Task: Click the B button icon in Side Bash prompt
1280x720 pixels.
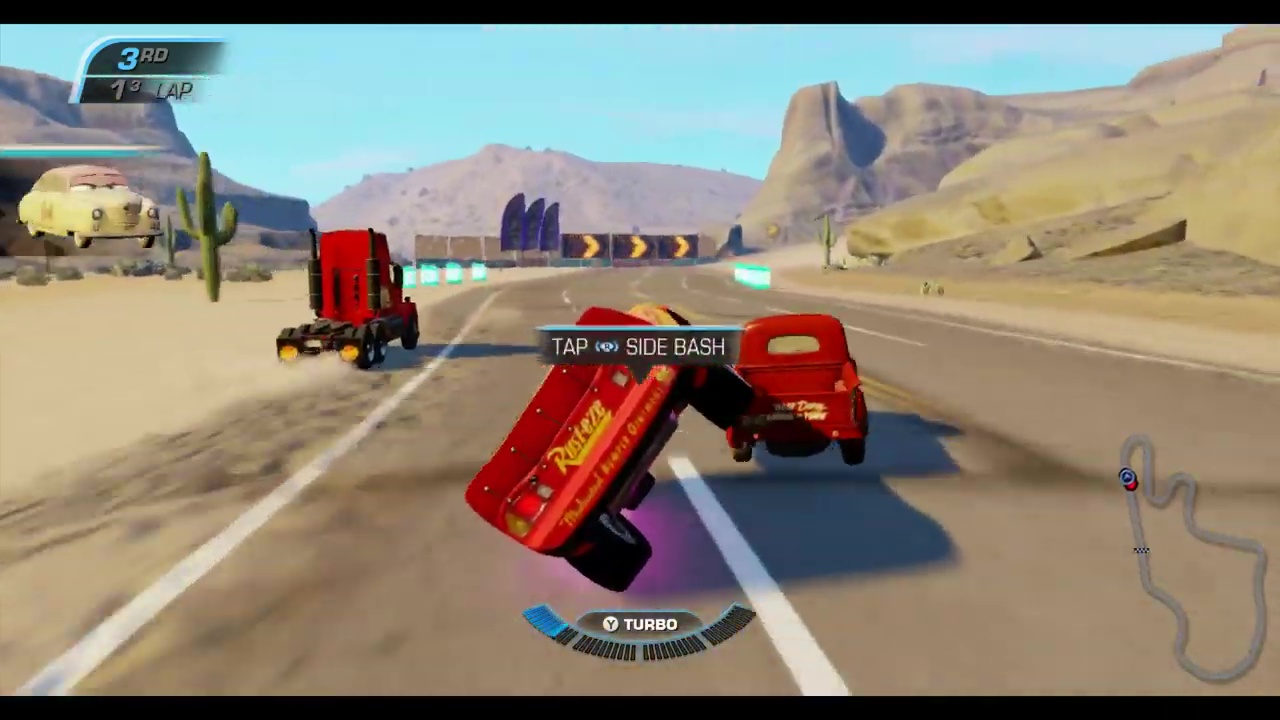Action: pyautogui.click(x=608, y=347)
